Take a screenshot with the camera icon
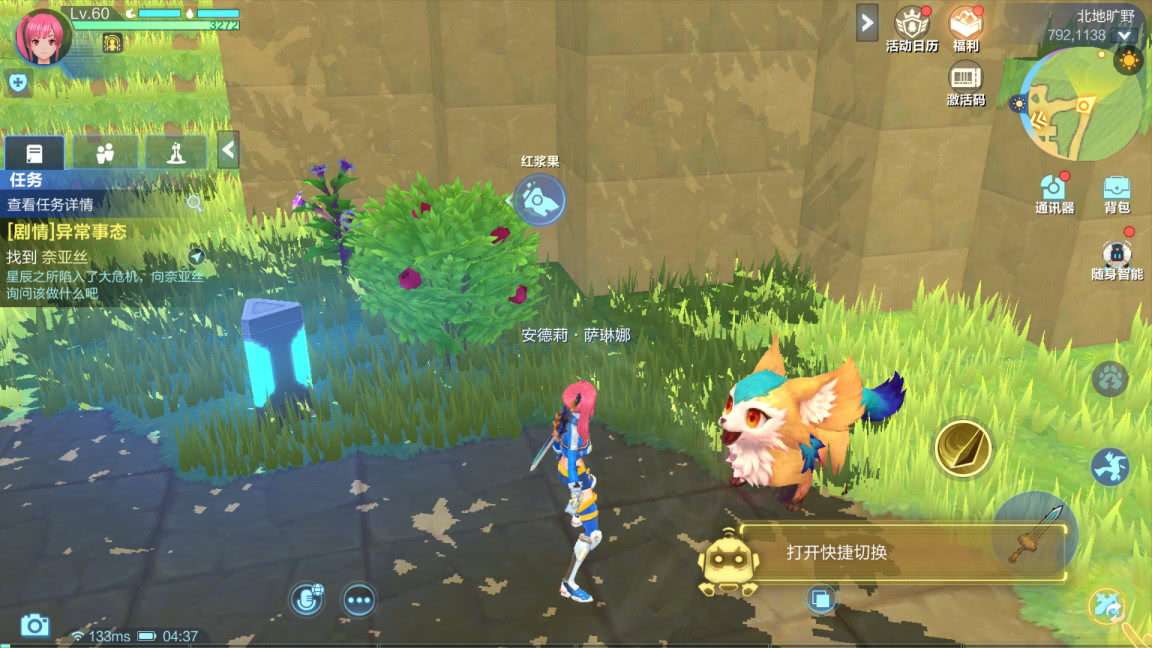 coord(35,626)
